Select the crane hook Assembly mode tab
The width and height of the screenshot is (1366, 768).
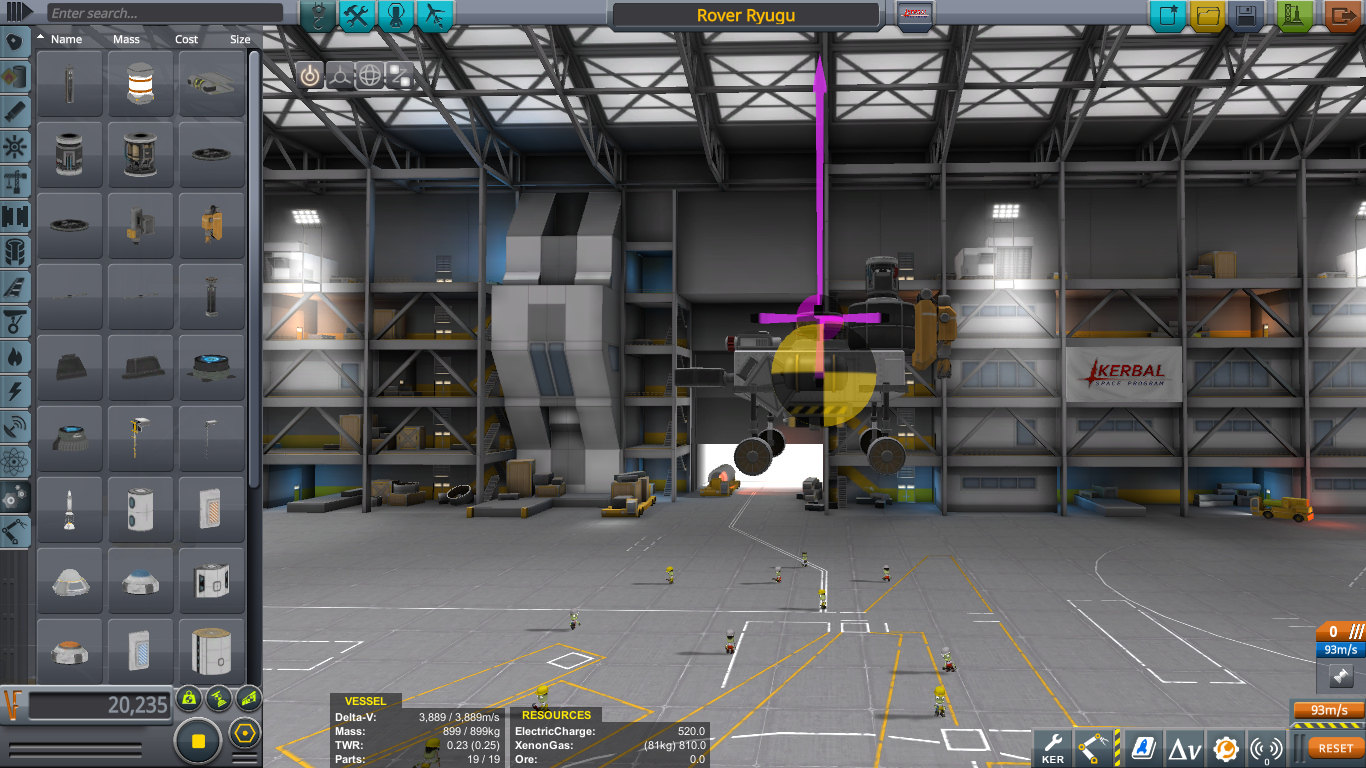[x=318, y=16]
